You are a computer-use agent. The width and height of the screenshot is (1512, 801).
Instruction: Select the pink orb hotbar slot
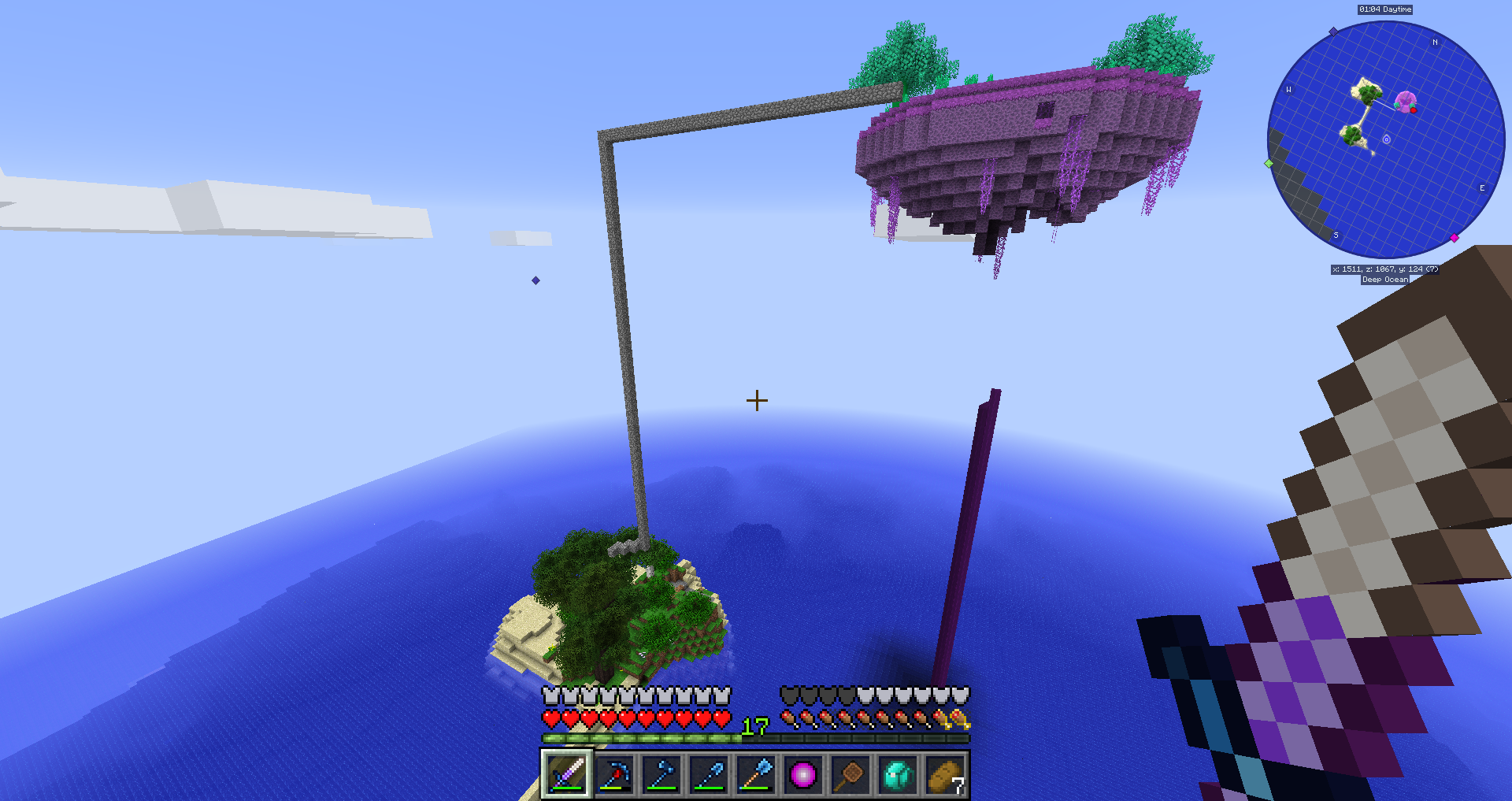(x=803, y=774)
